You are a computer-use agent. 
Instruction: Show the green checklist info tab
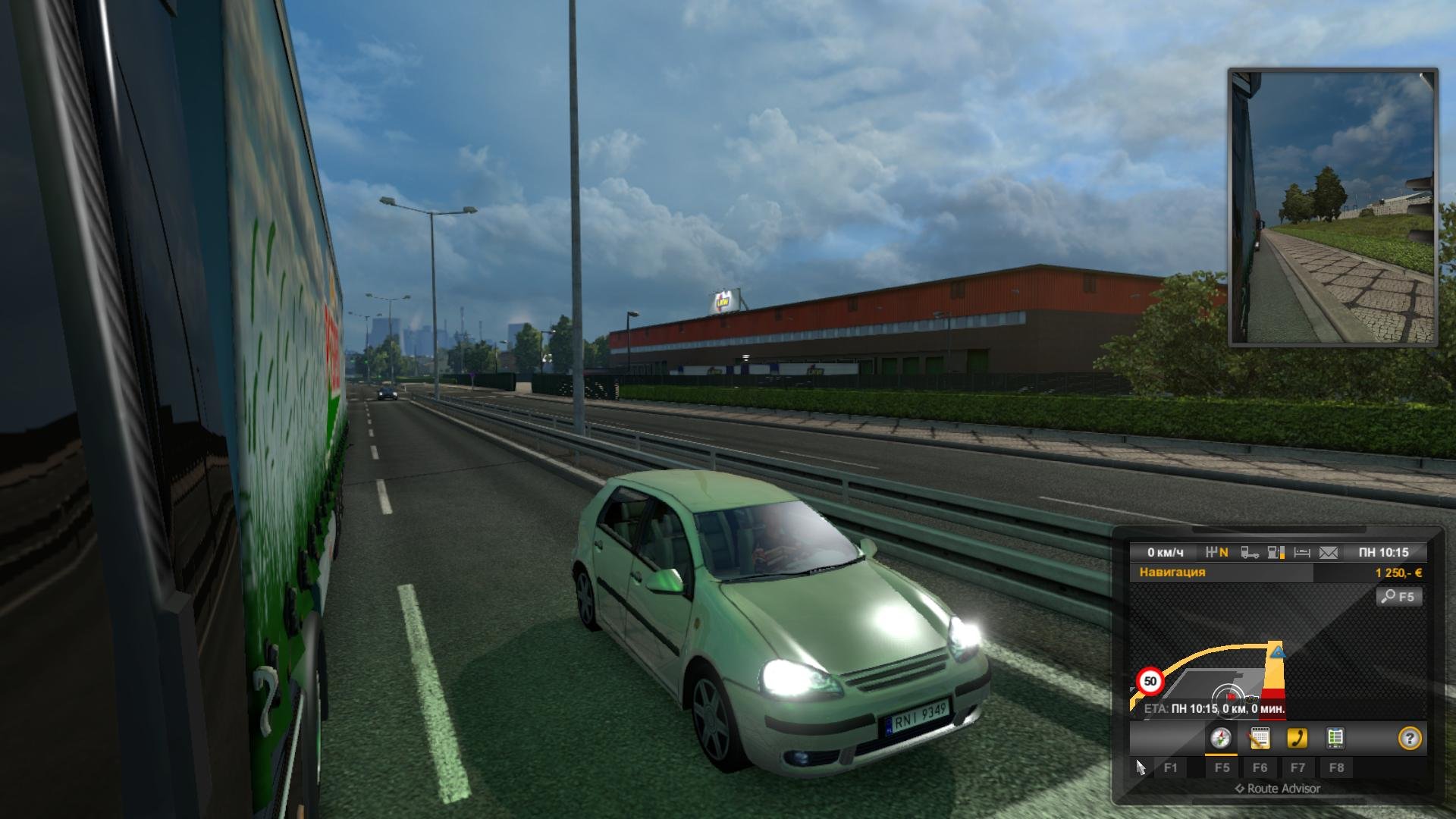[1335, 739]
